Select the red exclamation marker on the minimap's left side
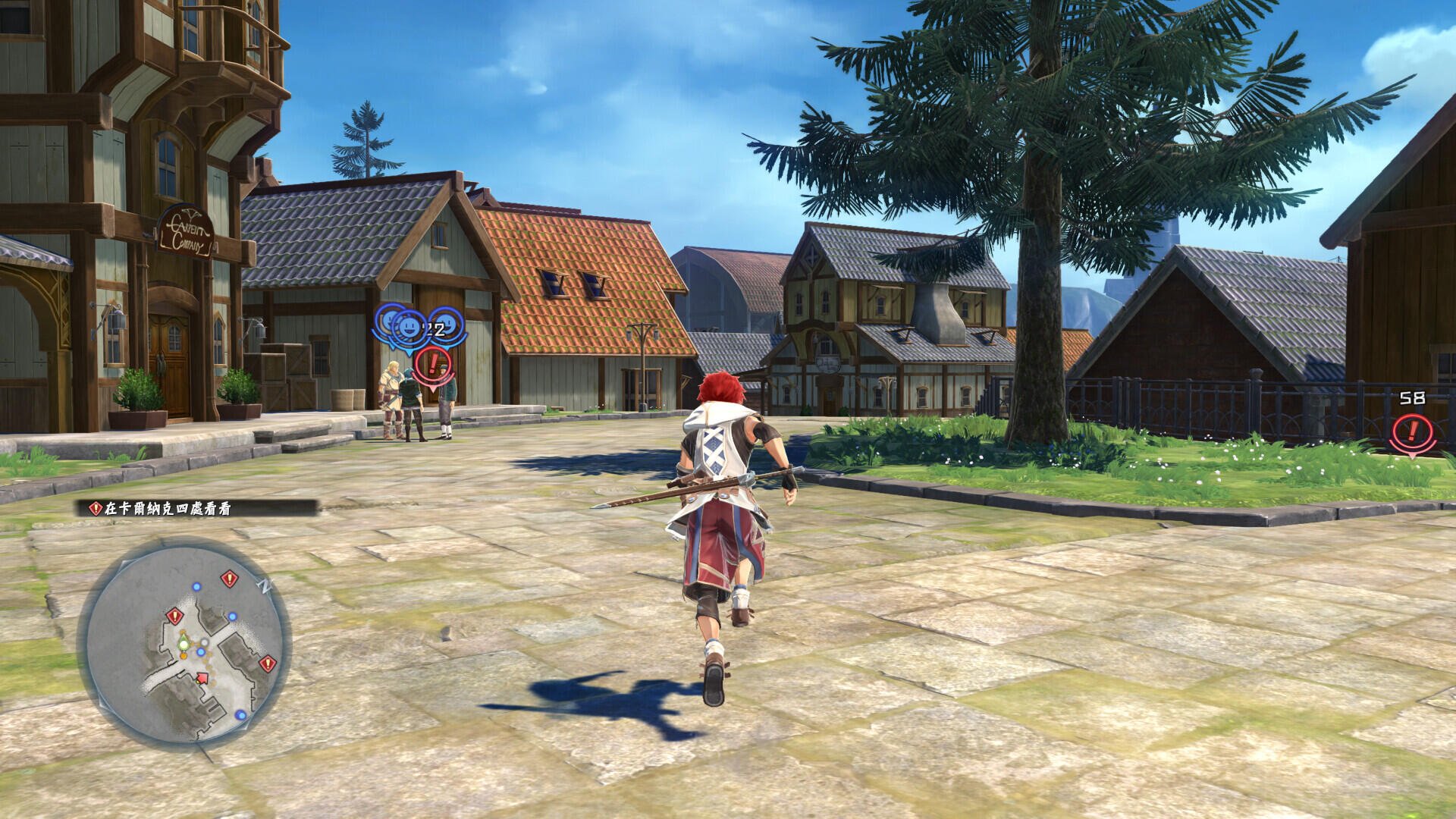Image resolution: width=1456 pixels, height=819 pixels. [x=174, y=617]
